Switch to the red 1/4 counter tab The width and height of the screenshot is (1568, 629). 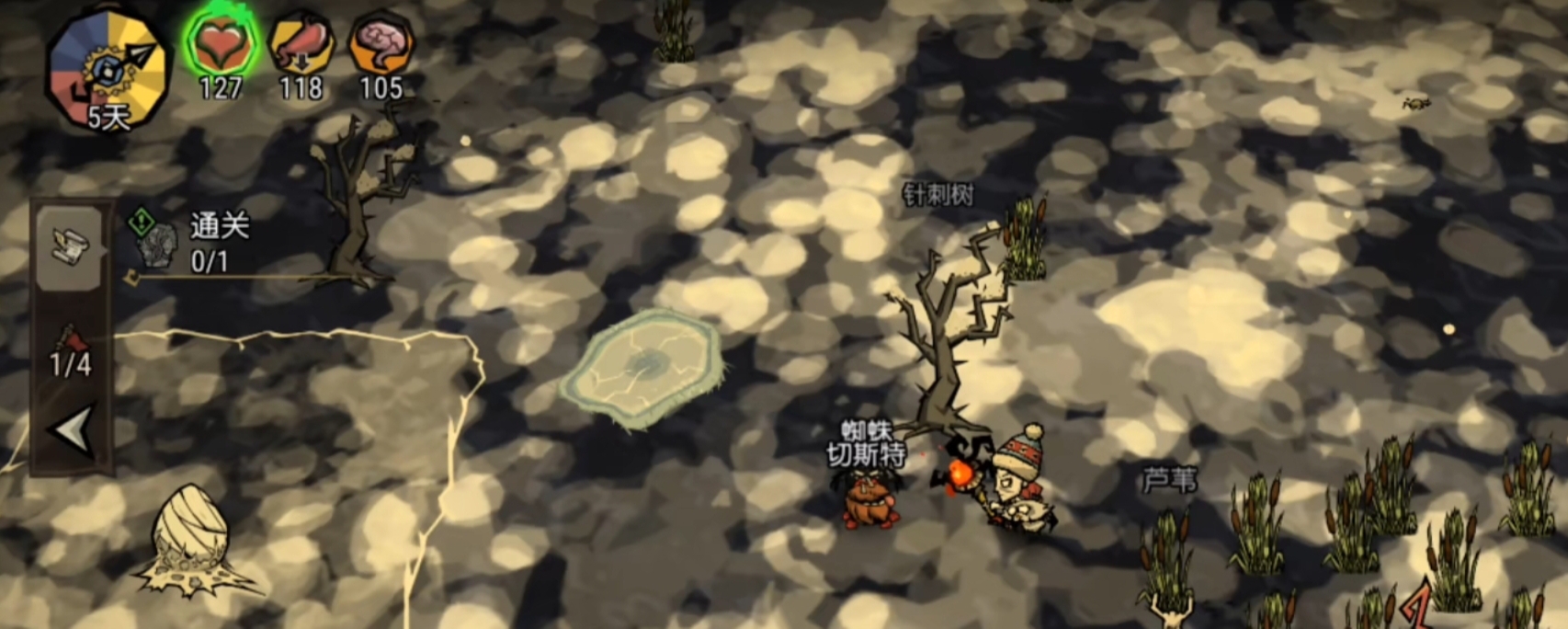click(71, 352)
